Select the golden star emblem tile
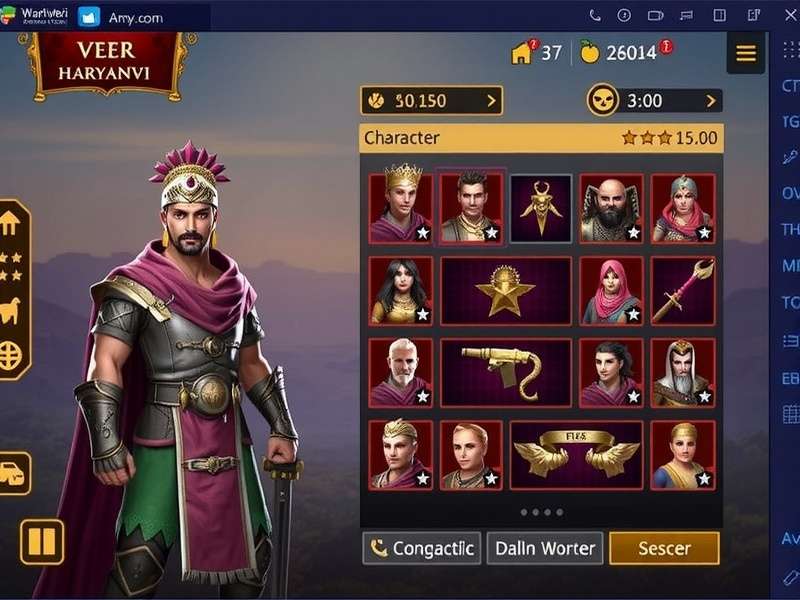This screenshot has width=800, height=600. pyautogui.click(x=506, y=291)
